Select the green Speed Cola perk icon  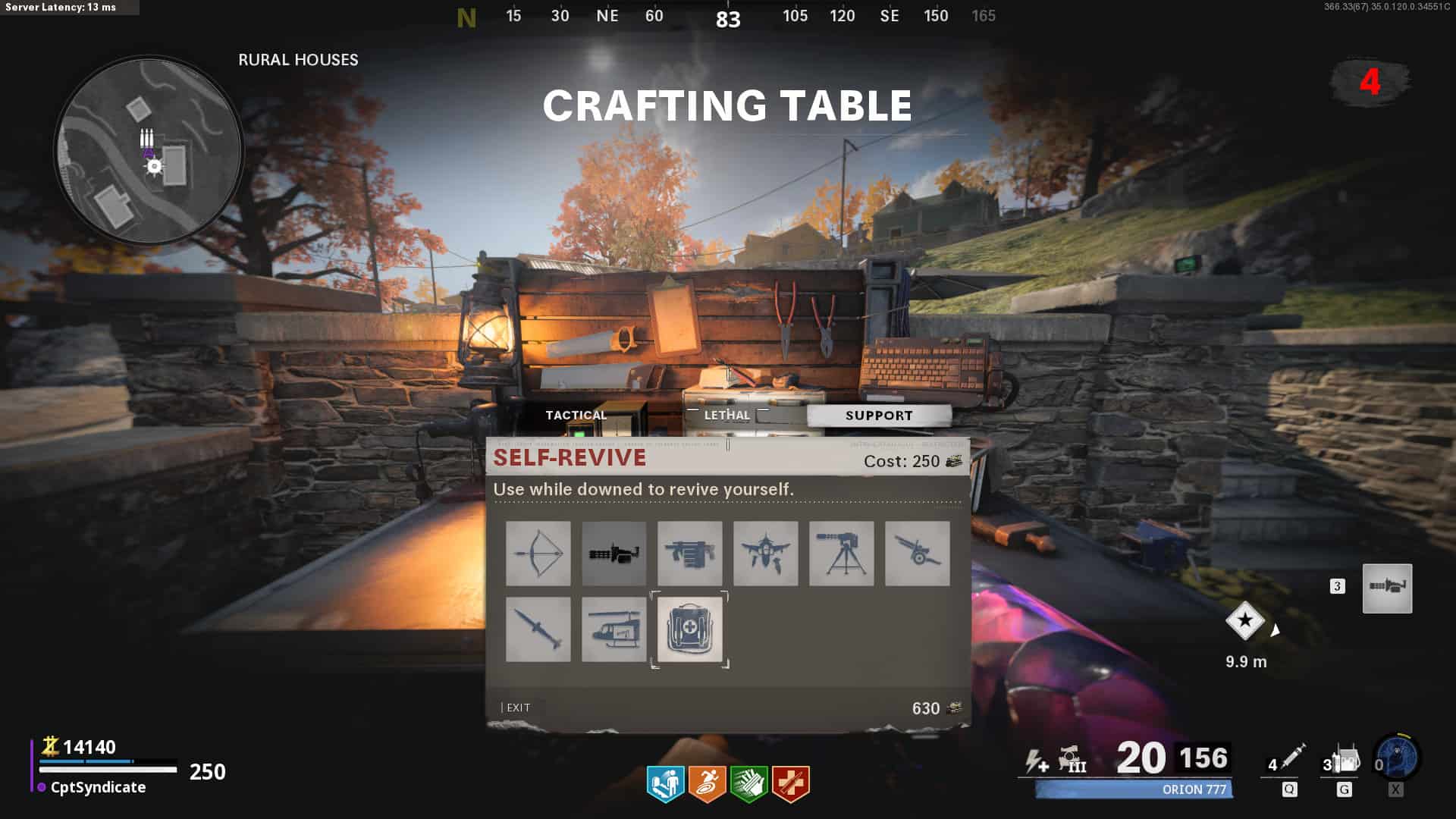coord(748,783)
